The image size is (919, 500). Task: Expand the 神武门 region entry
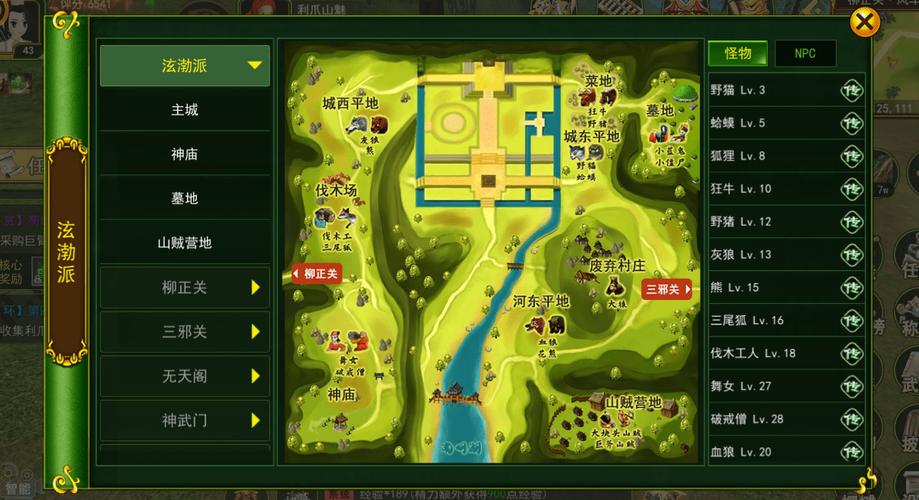185,420
